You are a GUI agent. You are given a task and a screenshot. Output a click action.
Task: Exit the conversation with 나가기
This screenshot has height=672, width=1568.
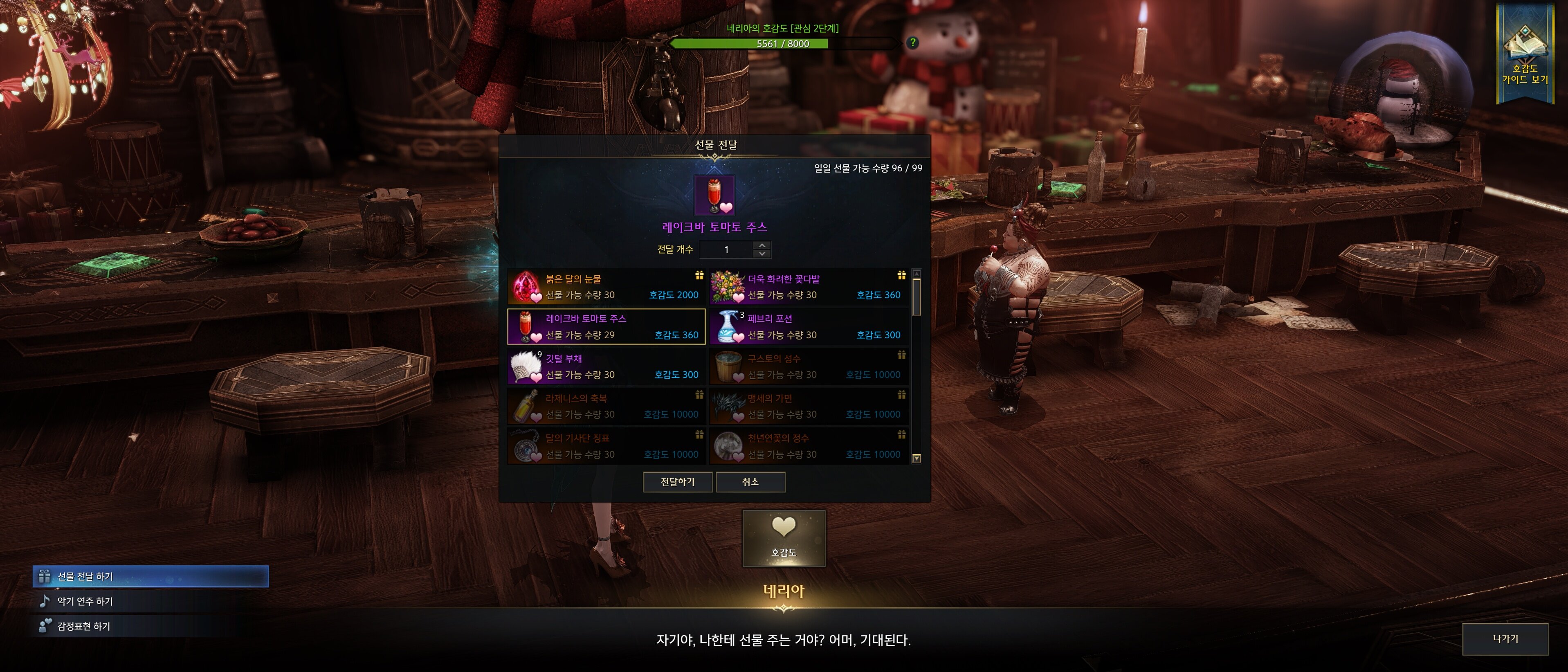tap(1505, 639)
